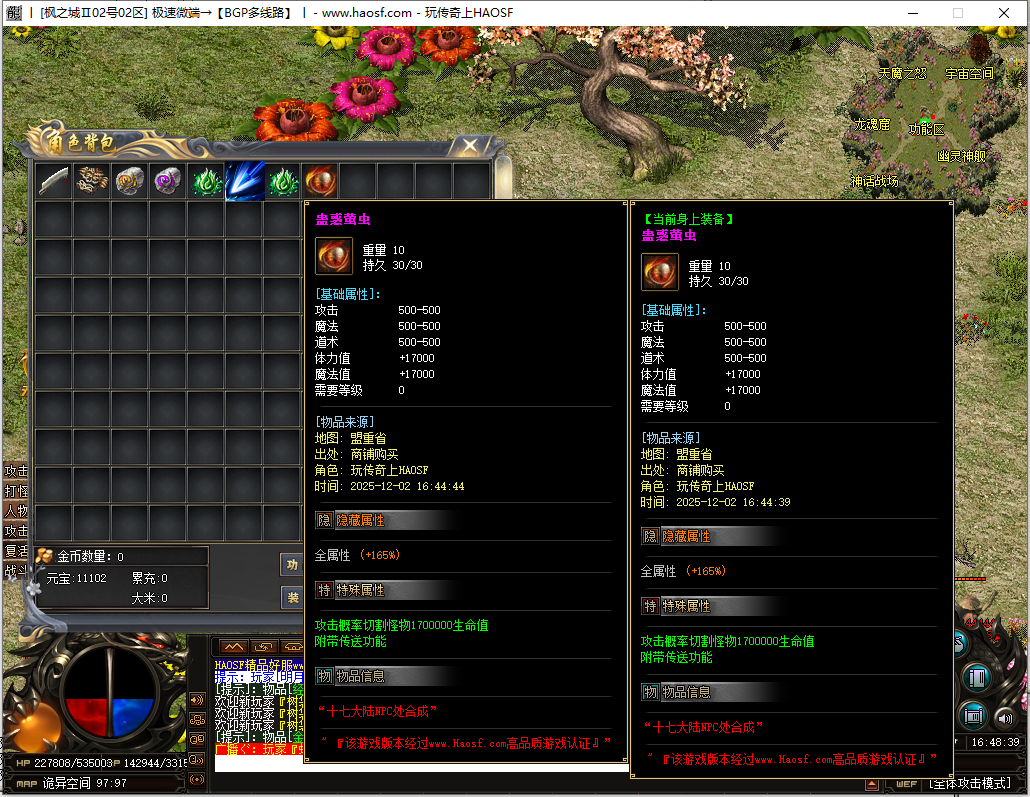Image resolution: width=1030 pixels, height=797 pixels.
Task: Select the serrated blade weapon slot
Action: [x=53, y=181]
